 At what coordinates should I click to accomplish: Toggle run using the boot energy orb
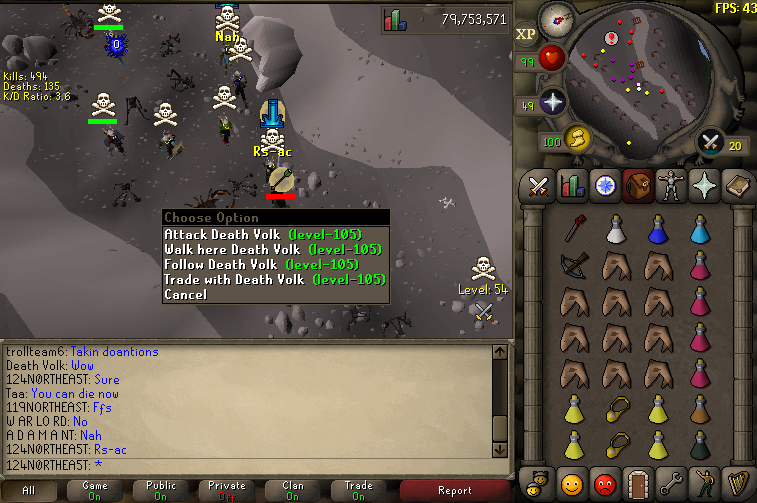(577, 138)
